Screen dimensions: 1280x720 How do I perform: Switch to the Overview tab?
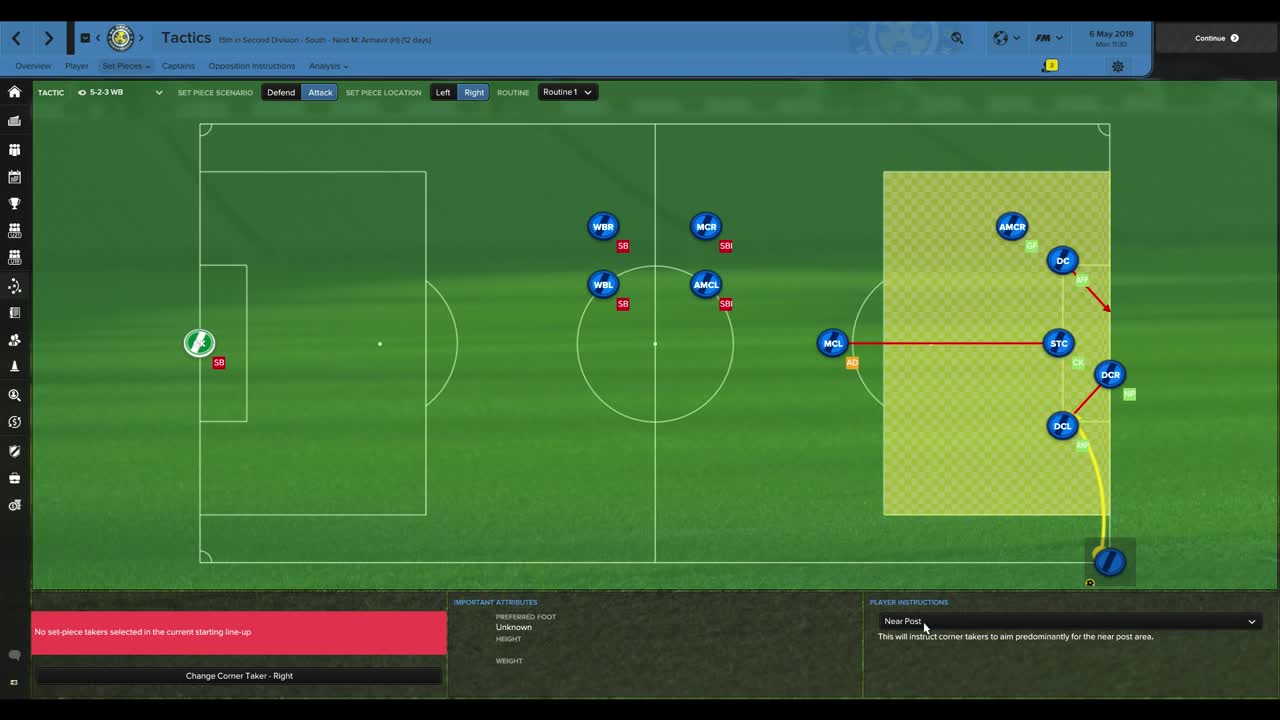coord(33,66)
